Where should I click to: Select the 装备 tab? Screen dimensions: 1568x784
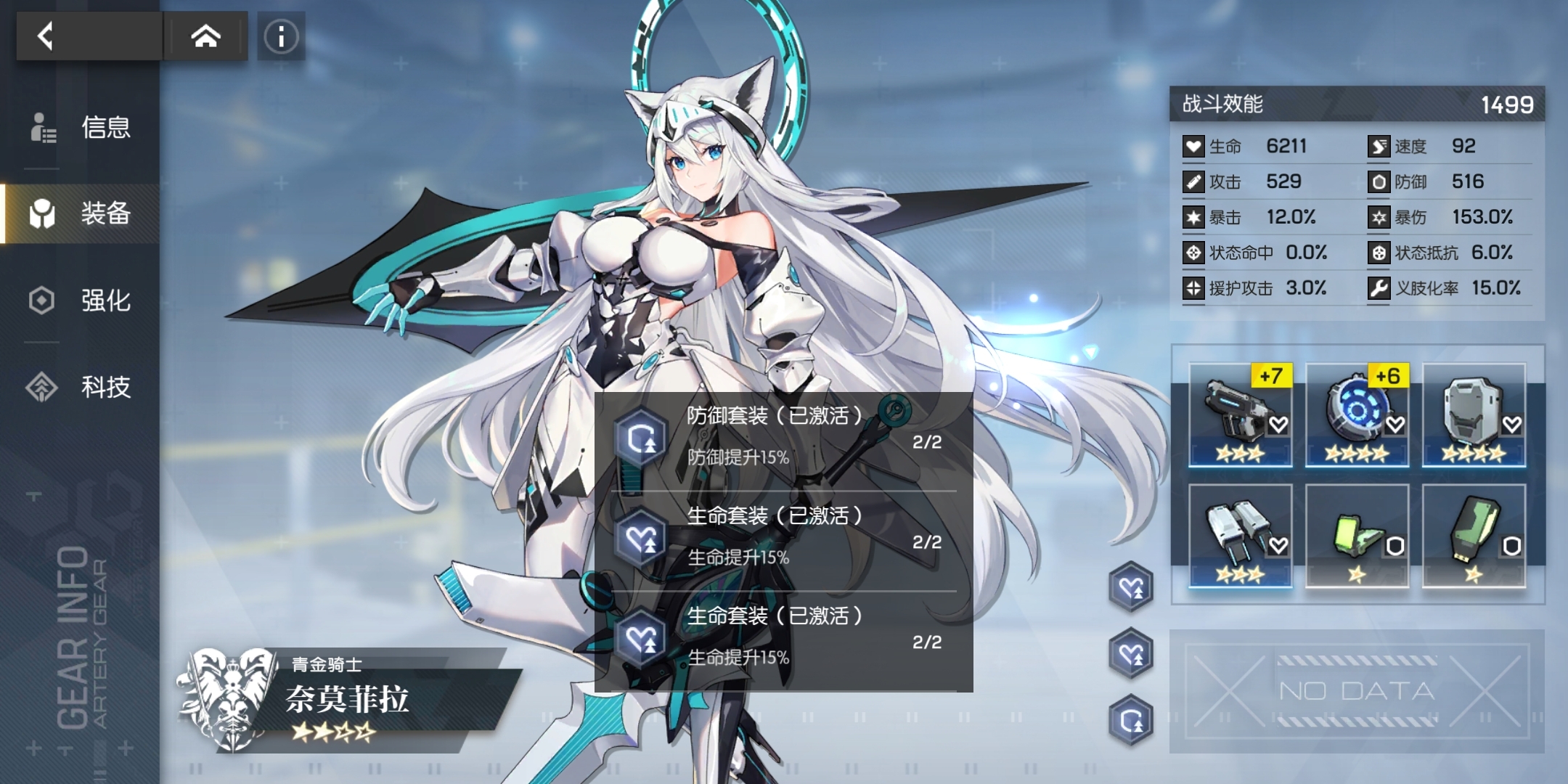(81, 214)
